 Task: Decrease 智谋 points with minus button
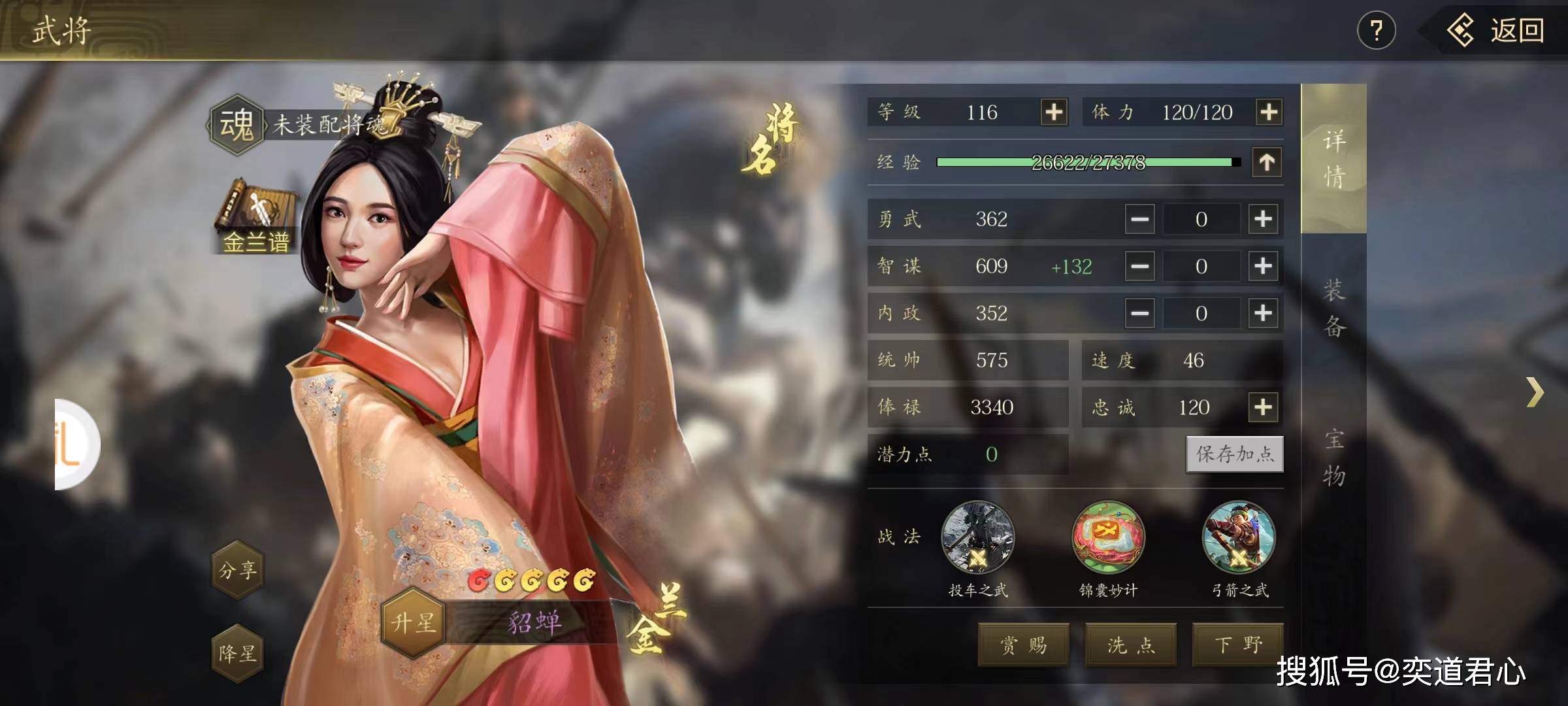pos(1139,266)
